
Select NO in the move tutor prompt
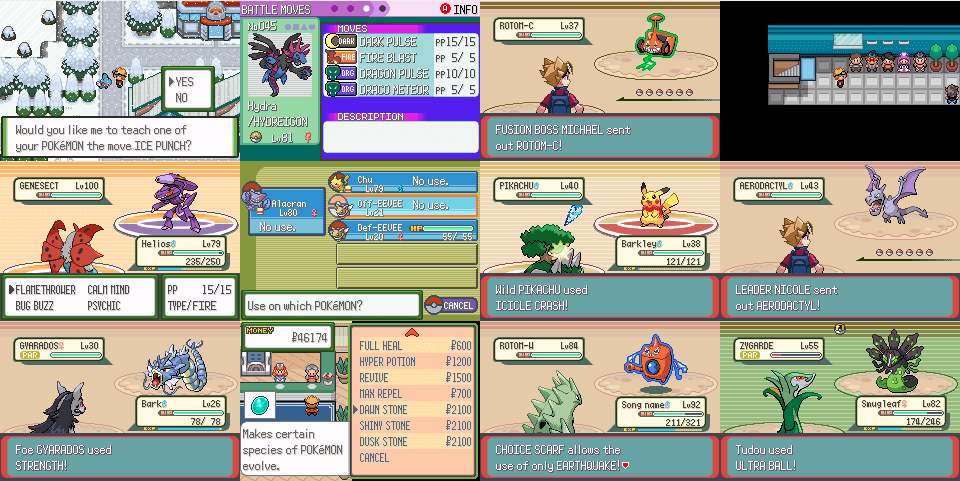(x=183, y=98)
